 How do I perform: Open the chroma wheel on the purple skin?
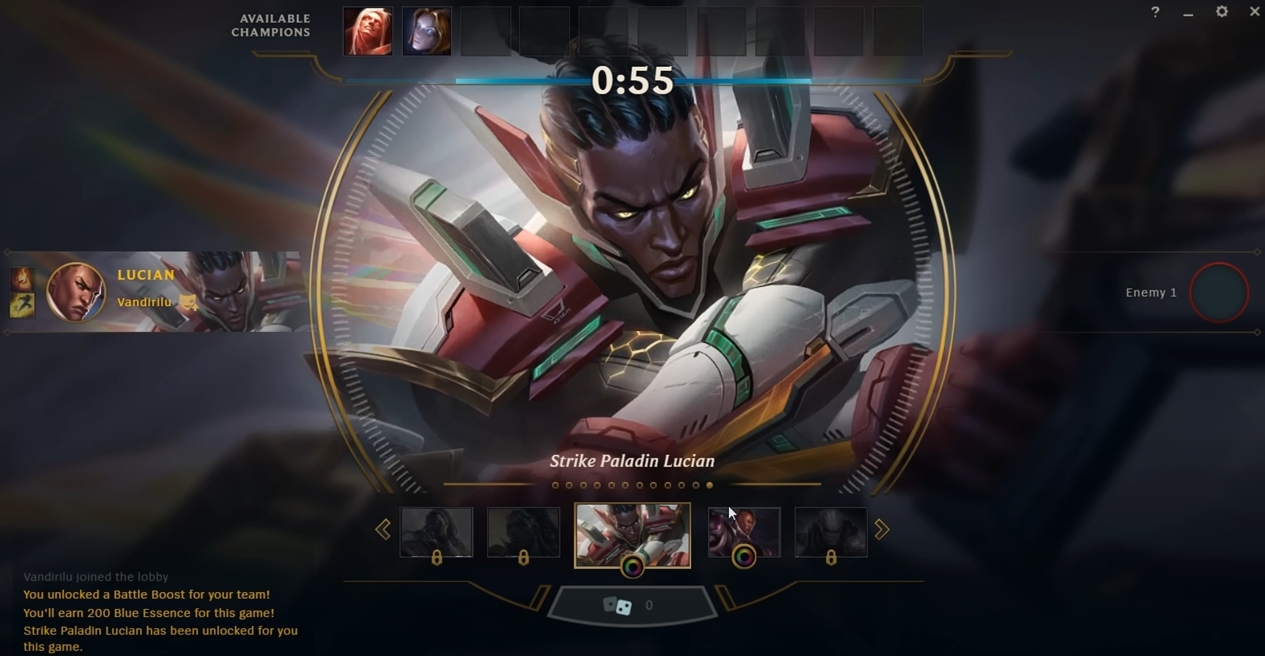(744, 558)
